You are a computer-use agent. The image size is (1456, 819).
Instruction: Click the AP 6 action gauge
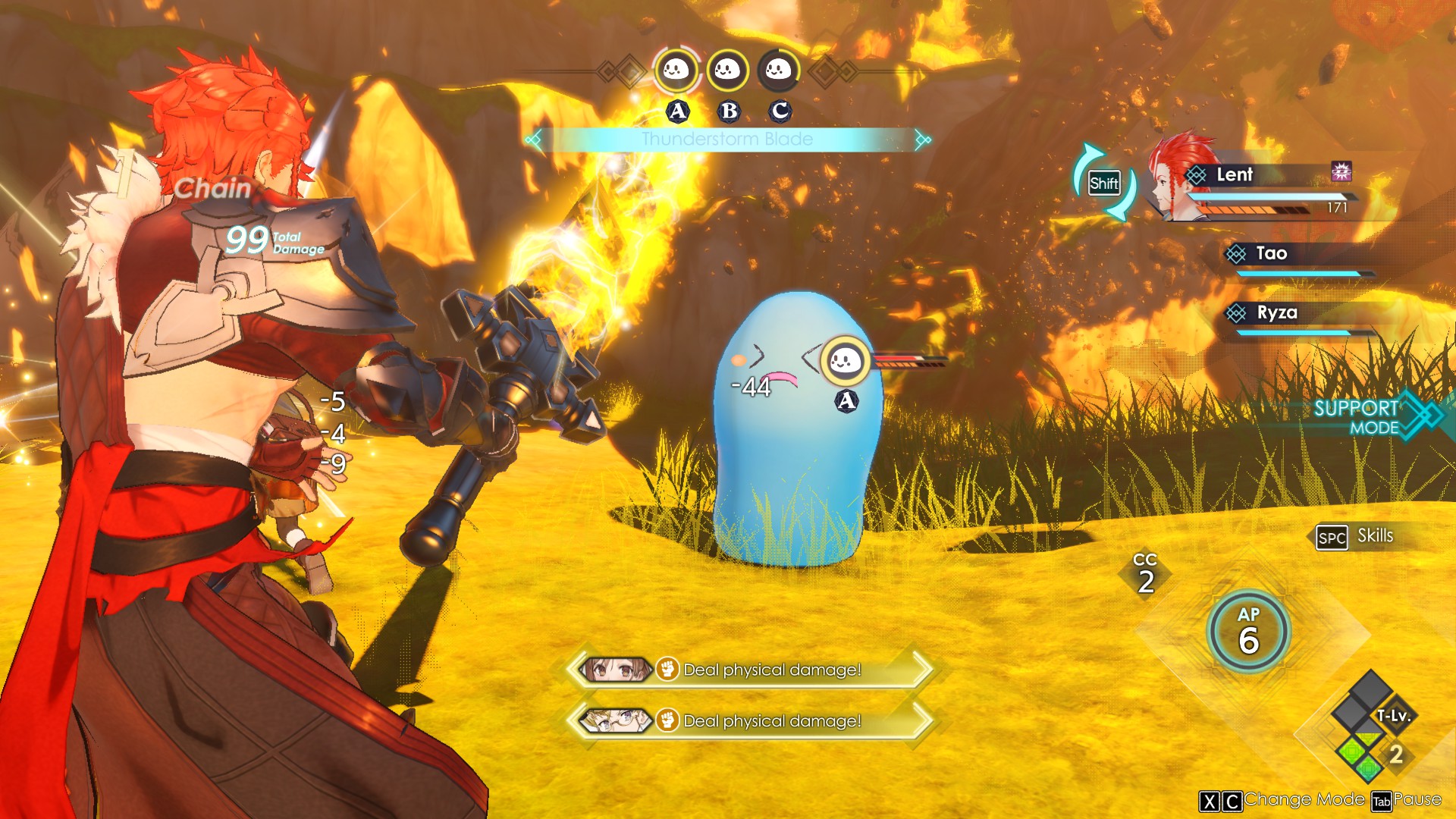(x=1248, y=632)
